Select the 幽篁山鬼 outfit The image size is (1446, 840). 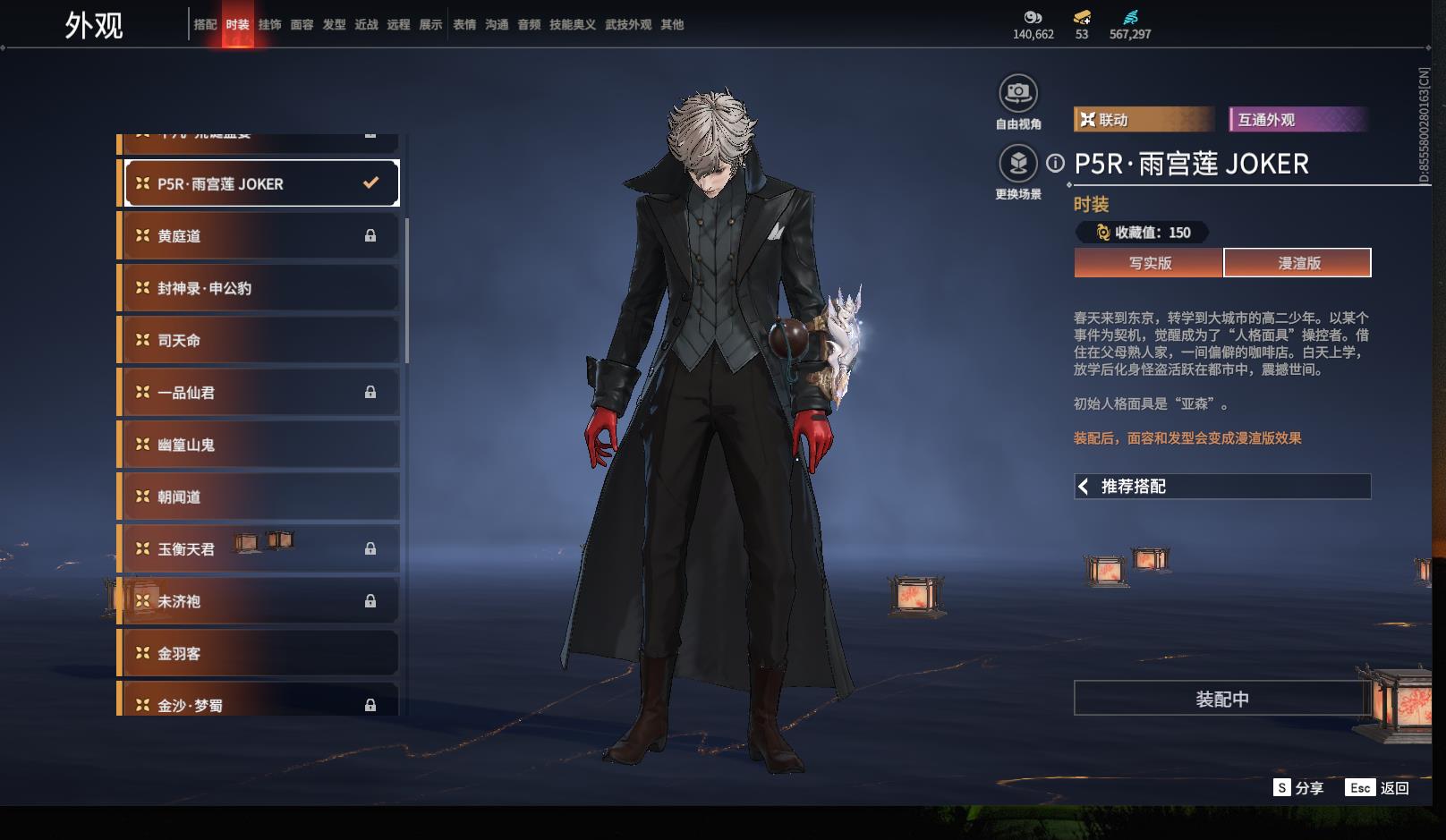259,445
